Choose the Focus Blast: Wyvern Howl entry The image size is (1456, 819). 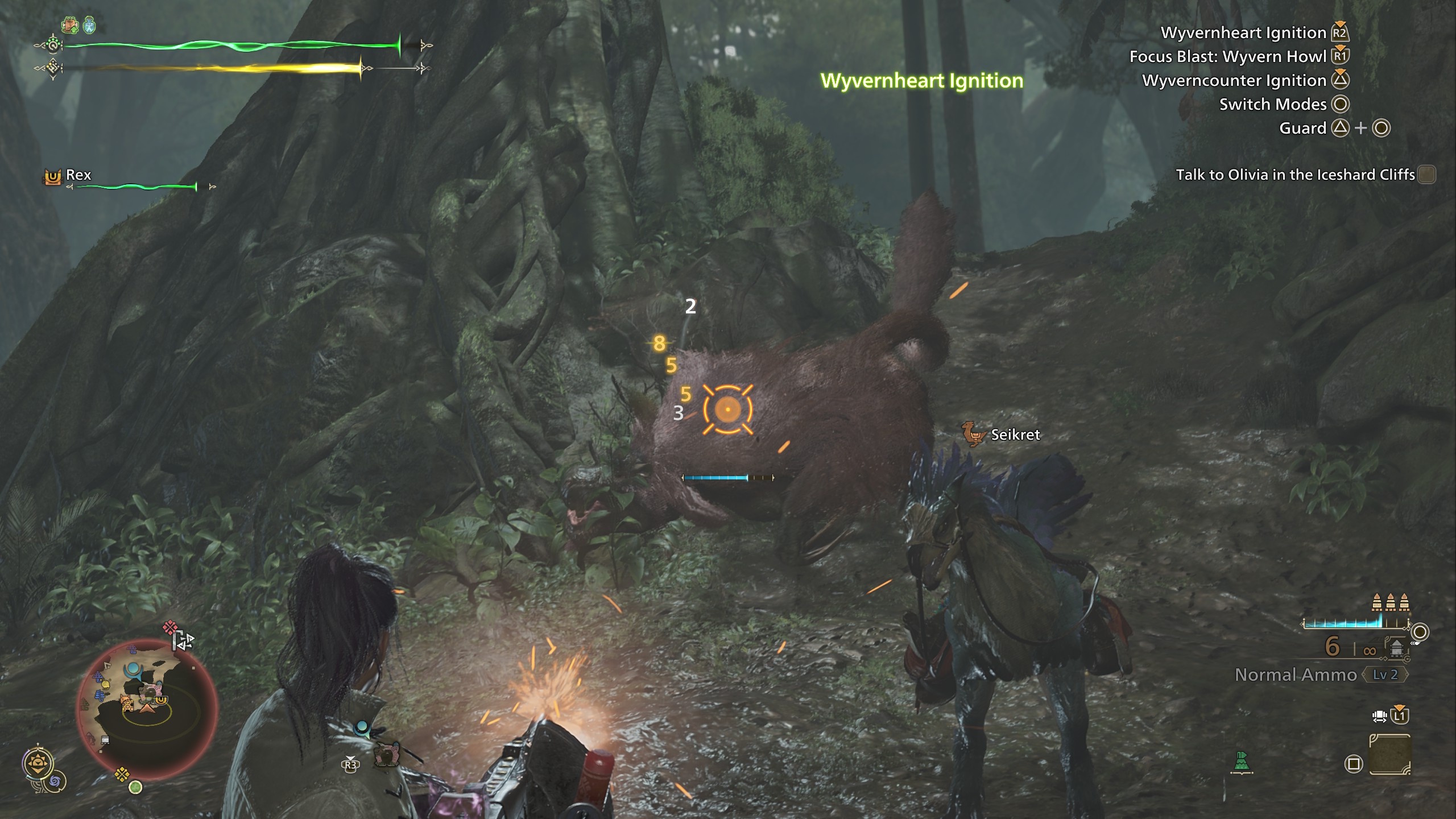[1227, 57]
